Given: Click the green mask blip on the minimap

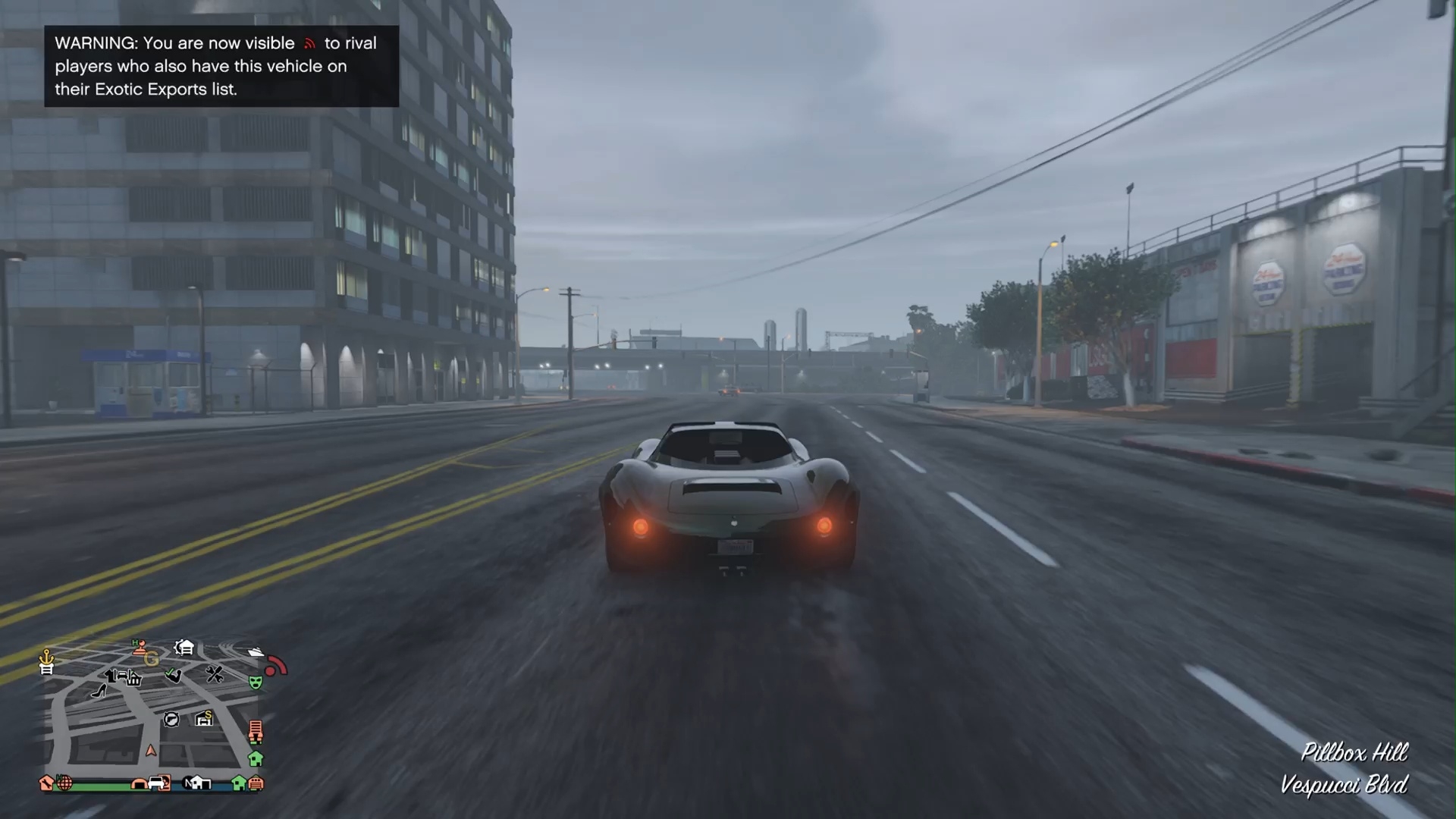Looking at the screenshot, I should [x=256, y=682].
